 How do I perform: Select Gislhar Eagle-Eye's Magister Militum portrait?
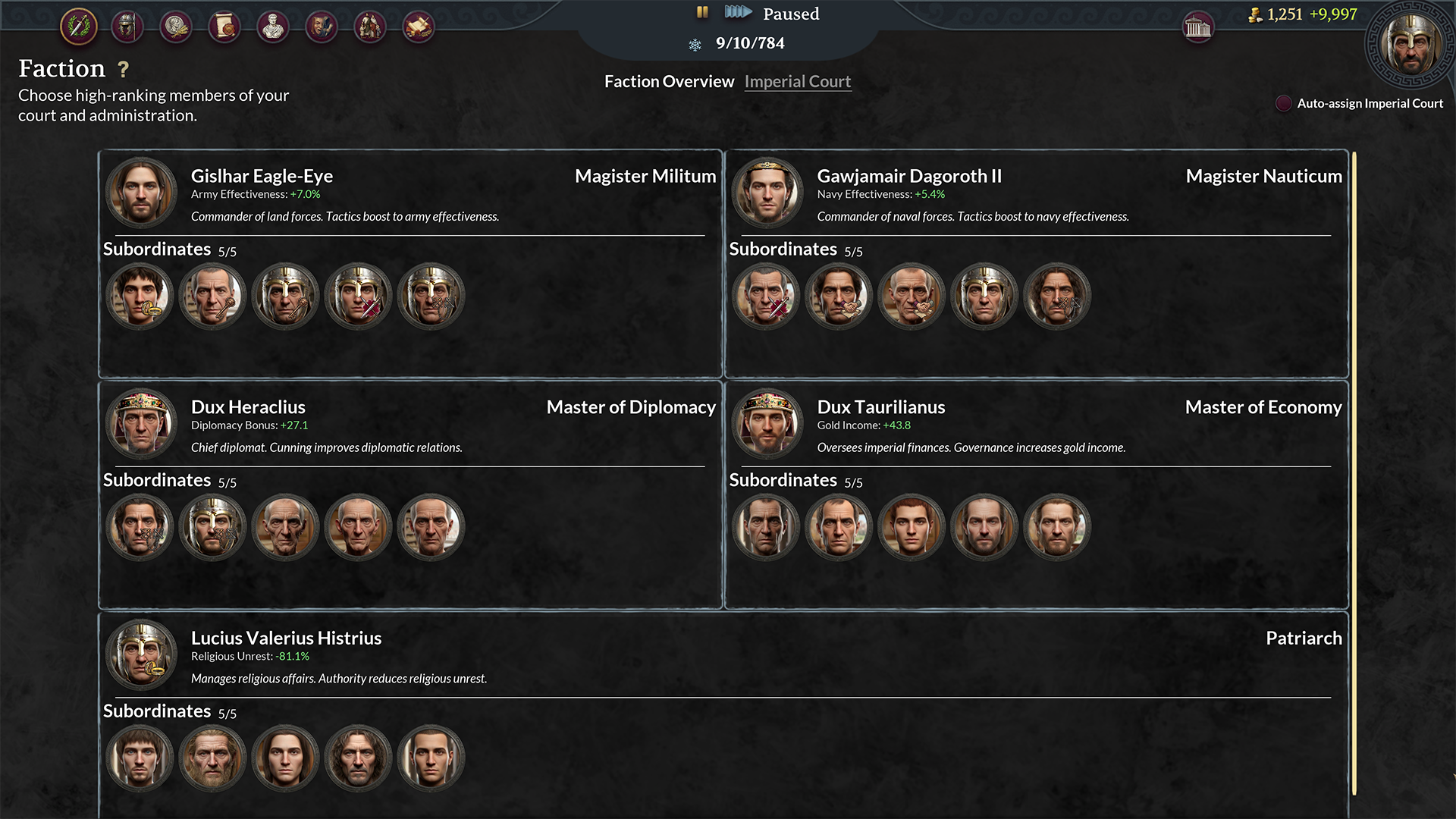141,193
